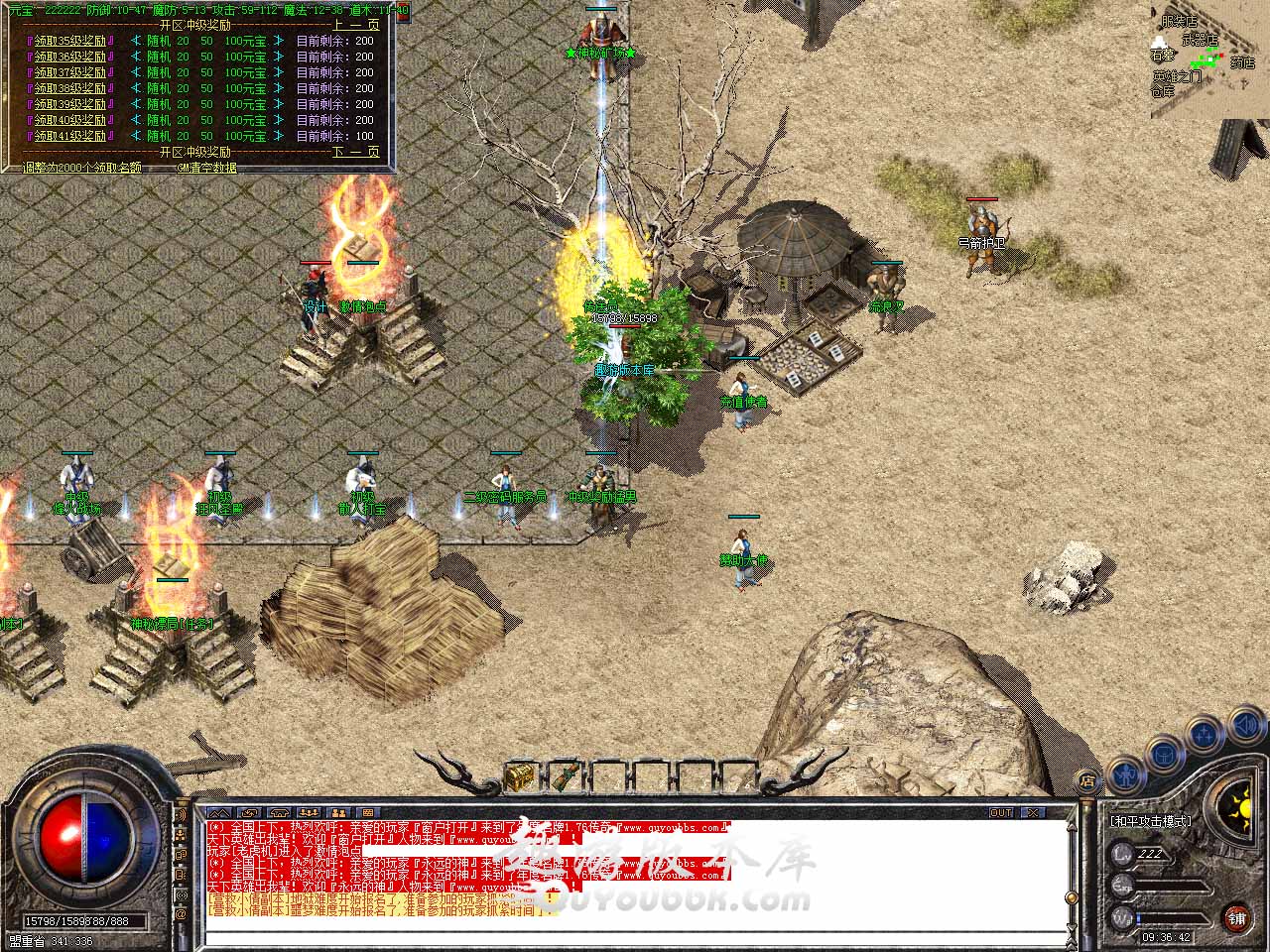Viewport: 1270px width, 952px height.
Task: Use the green bottle hotbar item
Action: coord(567,775)
